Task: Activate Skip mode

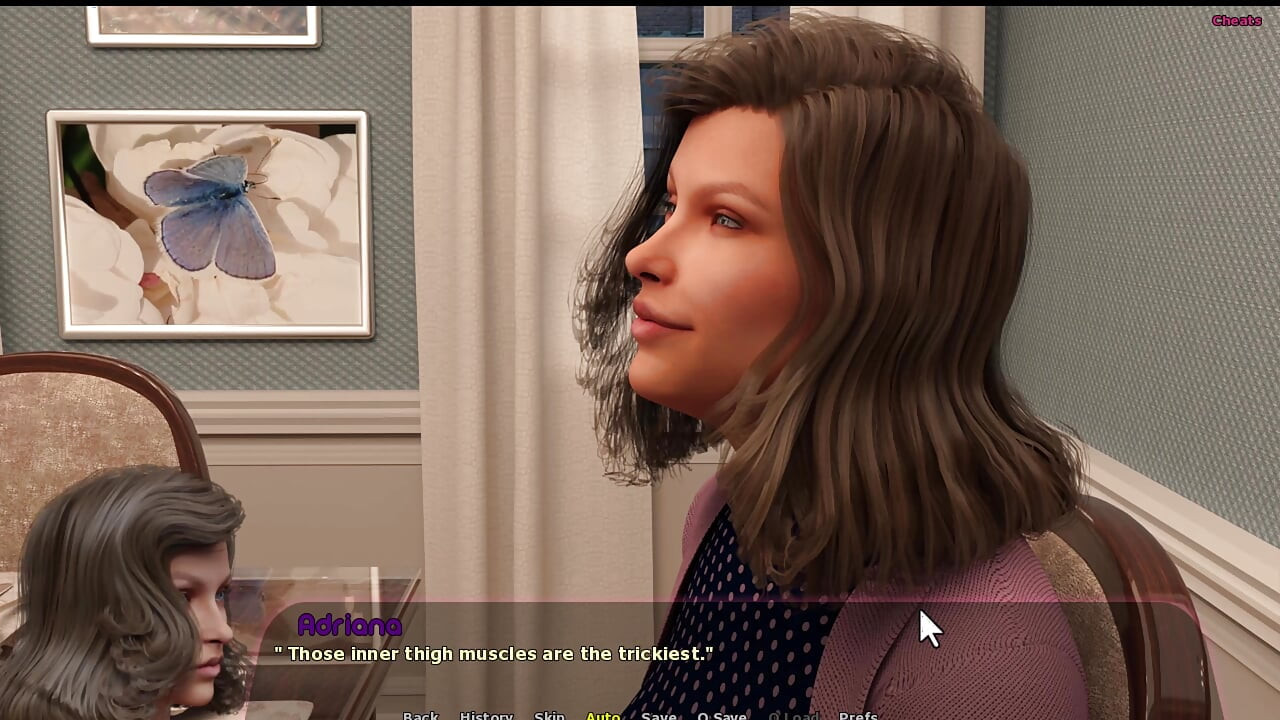Action: point(549,715)
